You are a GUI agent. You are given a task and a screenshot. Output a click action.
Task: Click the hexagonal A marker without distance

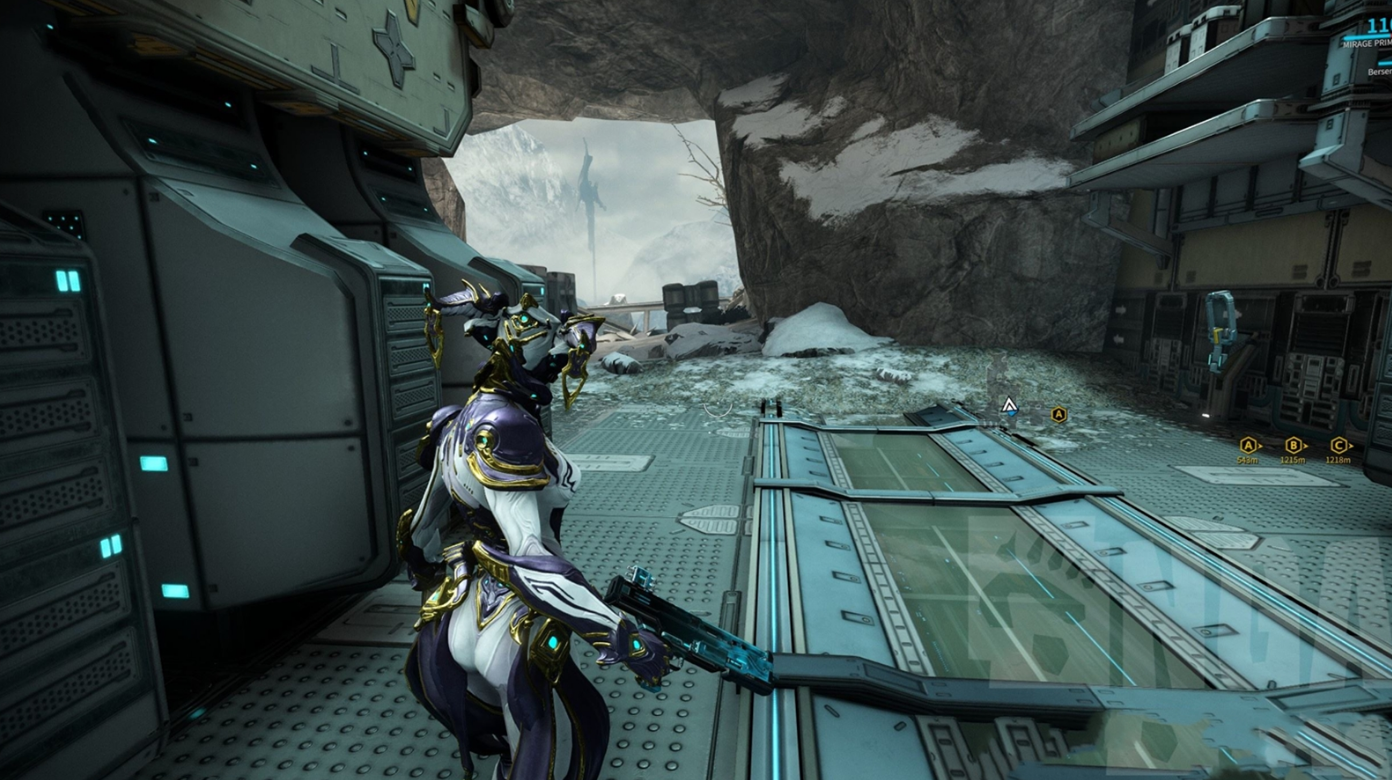1058,414
